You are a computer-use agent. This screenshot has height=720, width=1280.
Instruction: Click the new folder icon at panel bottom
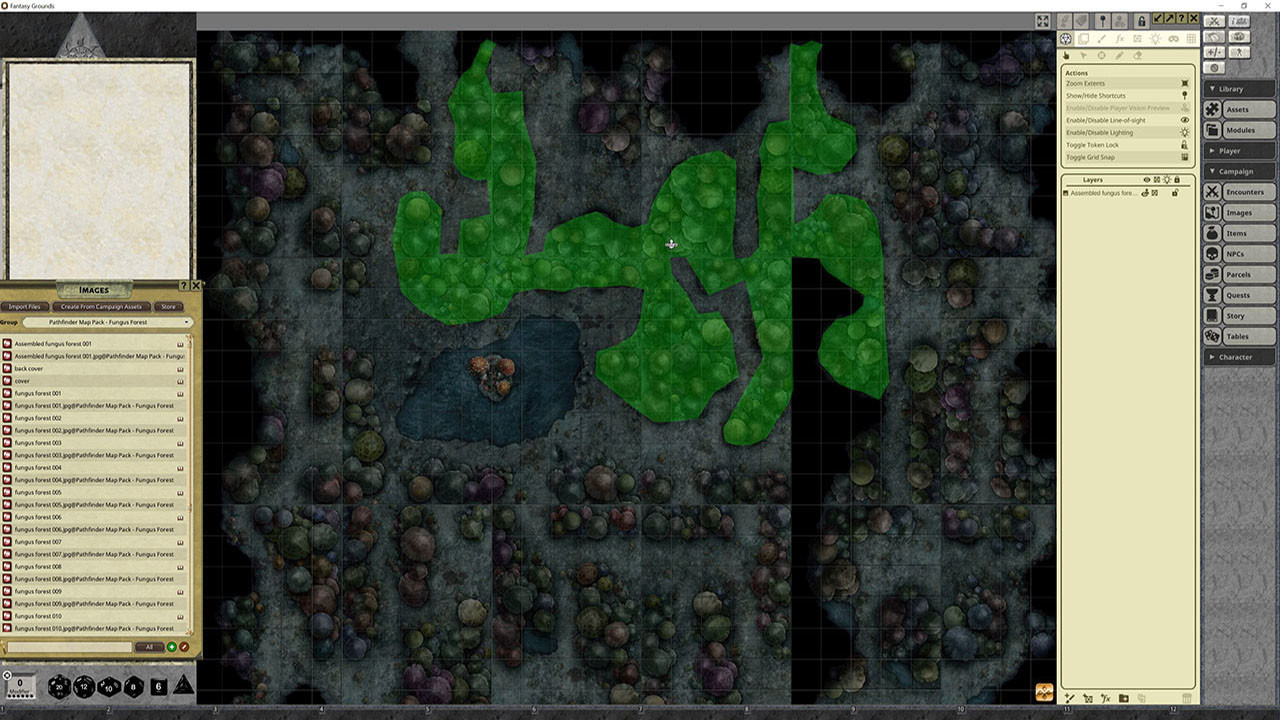(1122, 698)
